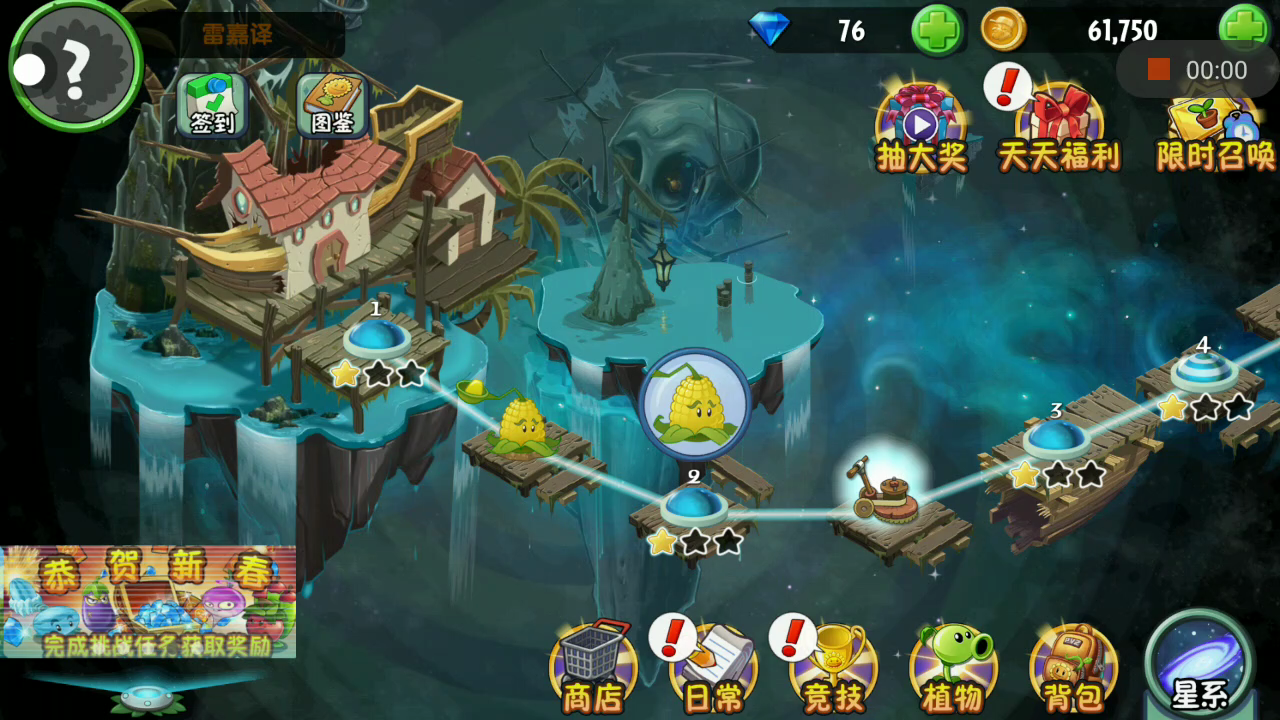Add more blue diamonds with the plus button

pos(937,30)
